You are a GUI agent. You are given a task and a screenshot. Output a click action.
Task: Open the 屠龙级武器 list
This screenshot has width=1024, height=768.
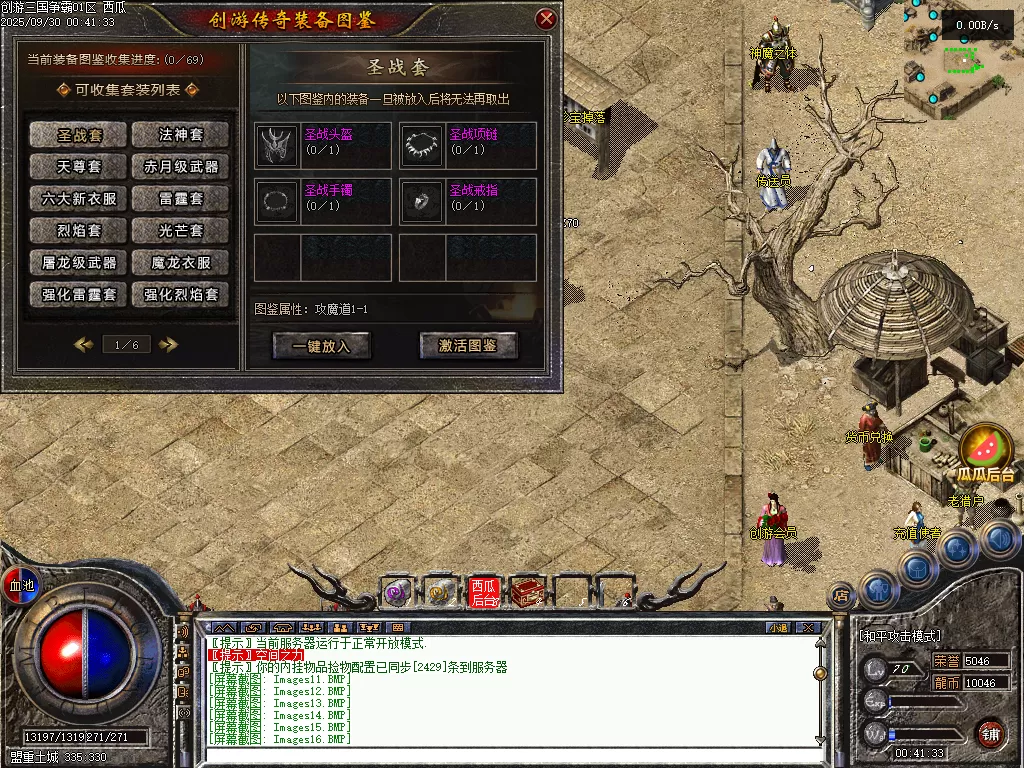[x=79, y=263]
